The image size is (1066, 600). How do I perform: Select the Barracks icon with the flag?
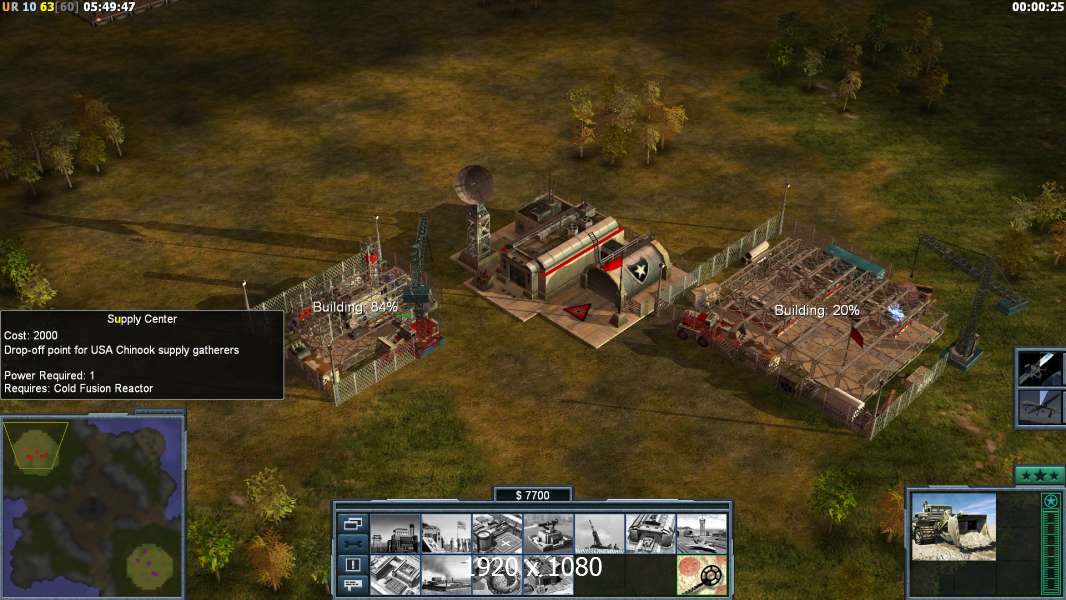coord(445,533)
